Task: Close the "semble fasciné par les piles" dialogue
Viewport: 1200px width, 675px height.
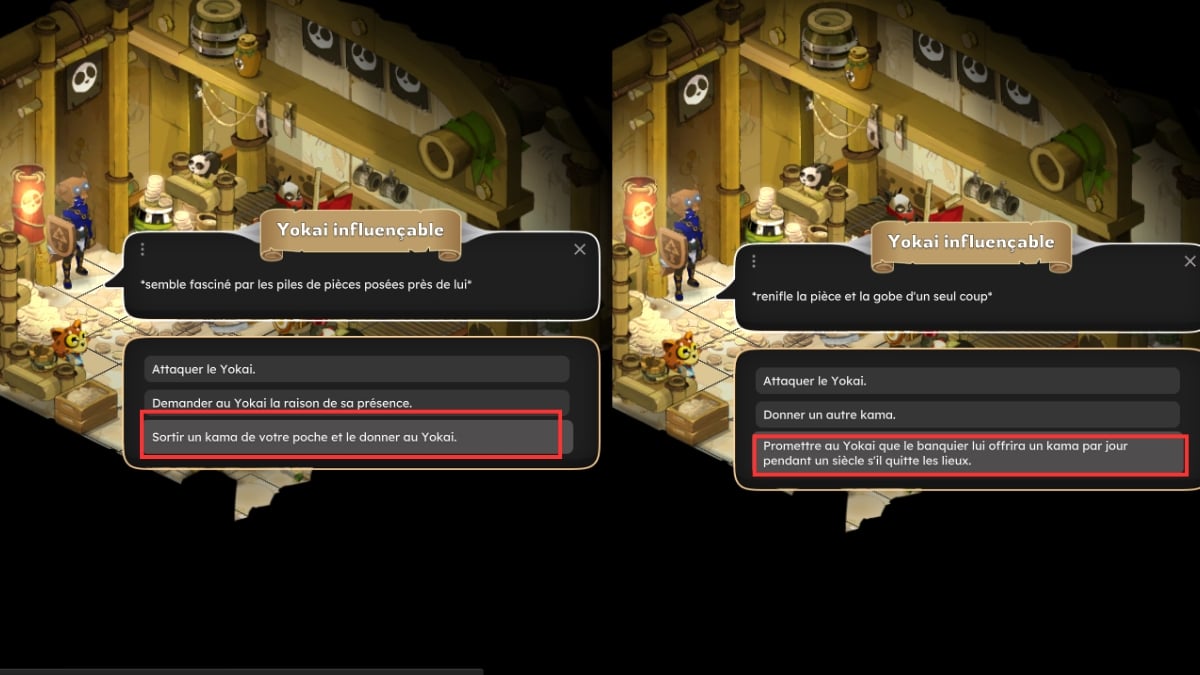Action: click(x=580, y=249)
